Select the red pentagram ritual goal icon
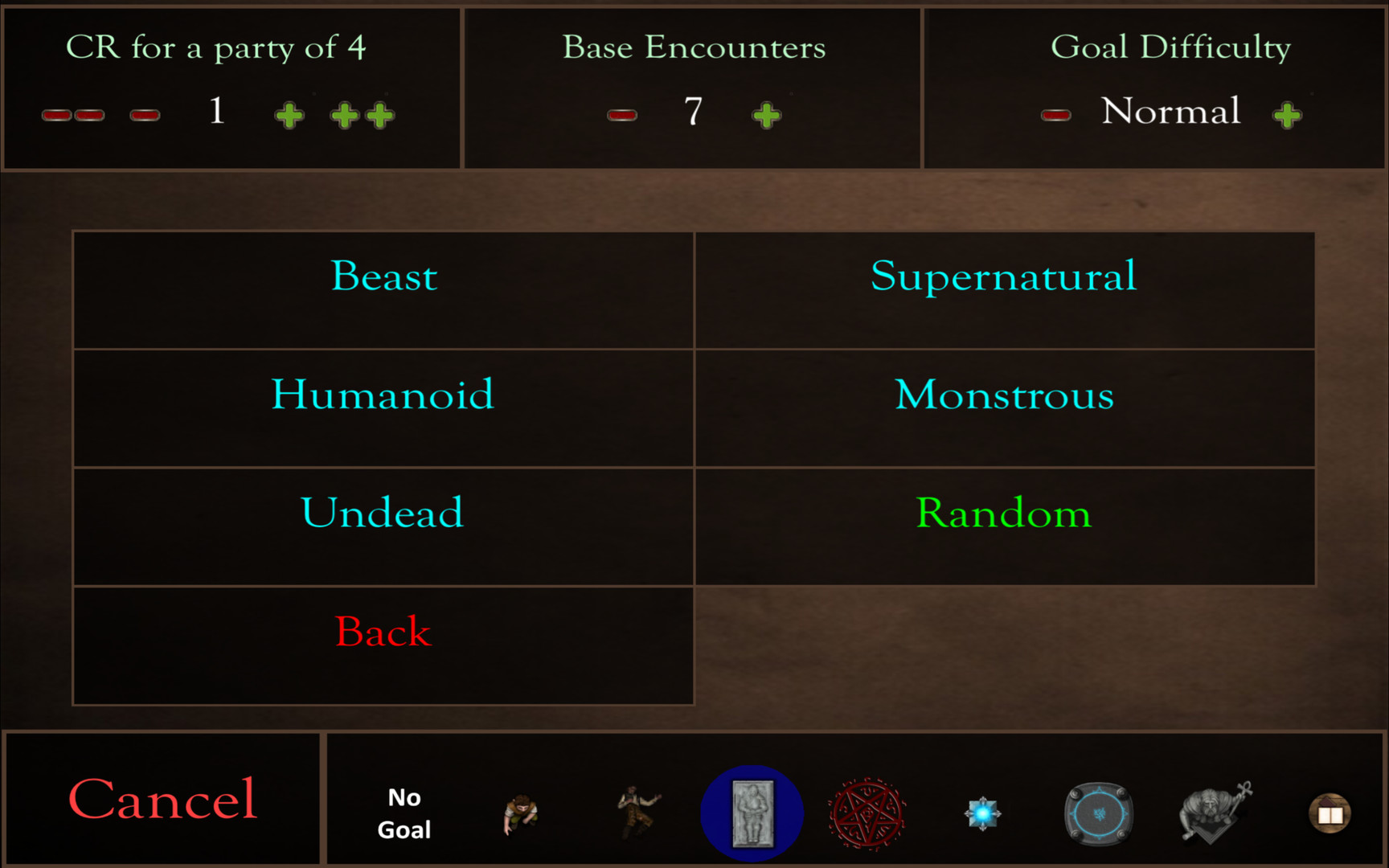 click(867, 812)
